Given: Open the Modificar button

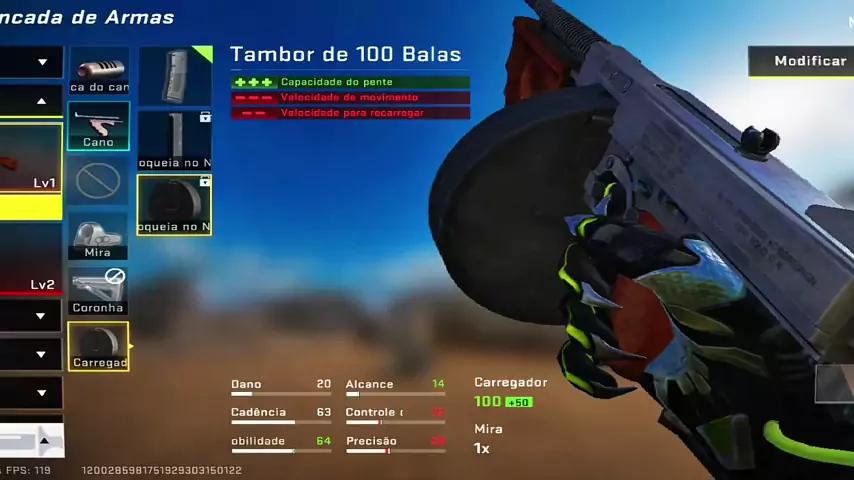Looking at the screenshot, I should [x=803, y=61].
